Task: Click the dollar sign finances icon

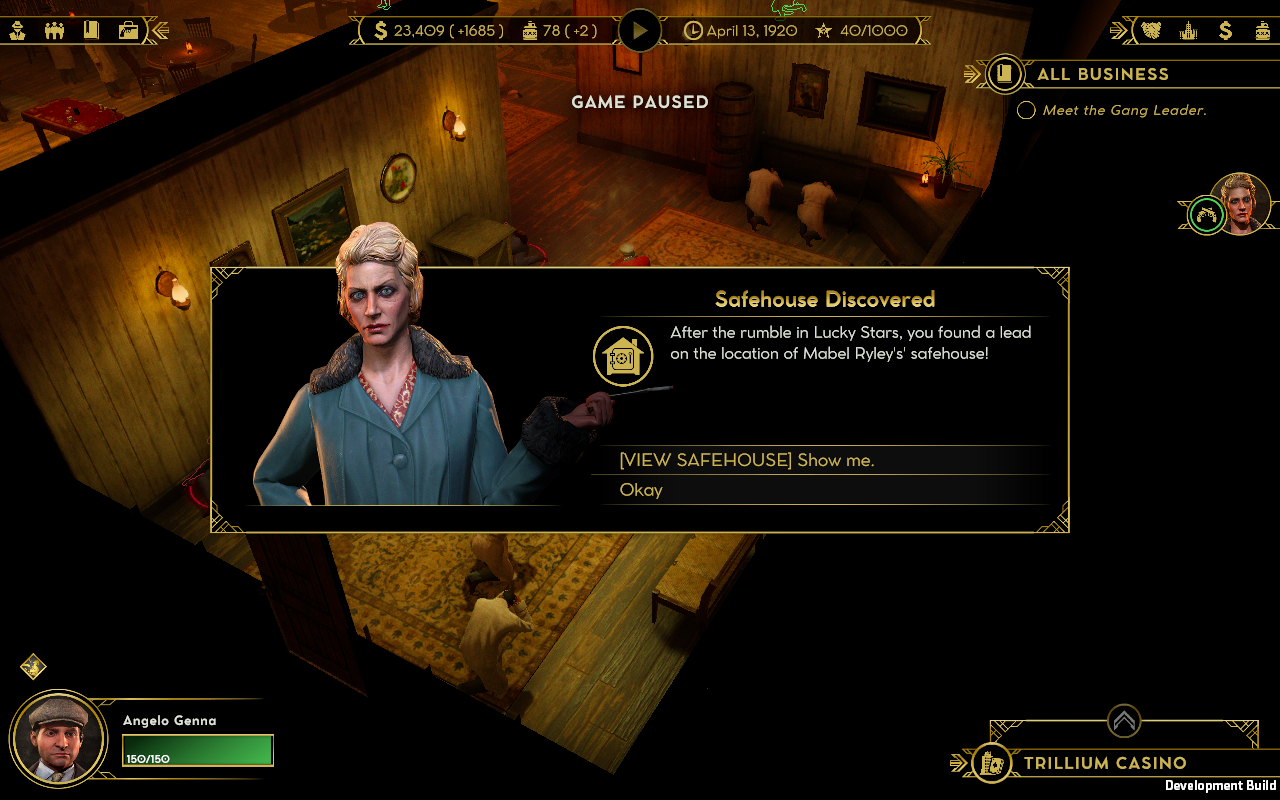Action: tap(1227, 31)
